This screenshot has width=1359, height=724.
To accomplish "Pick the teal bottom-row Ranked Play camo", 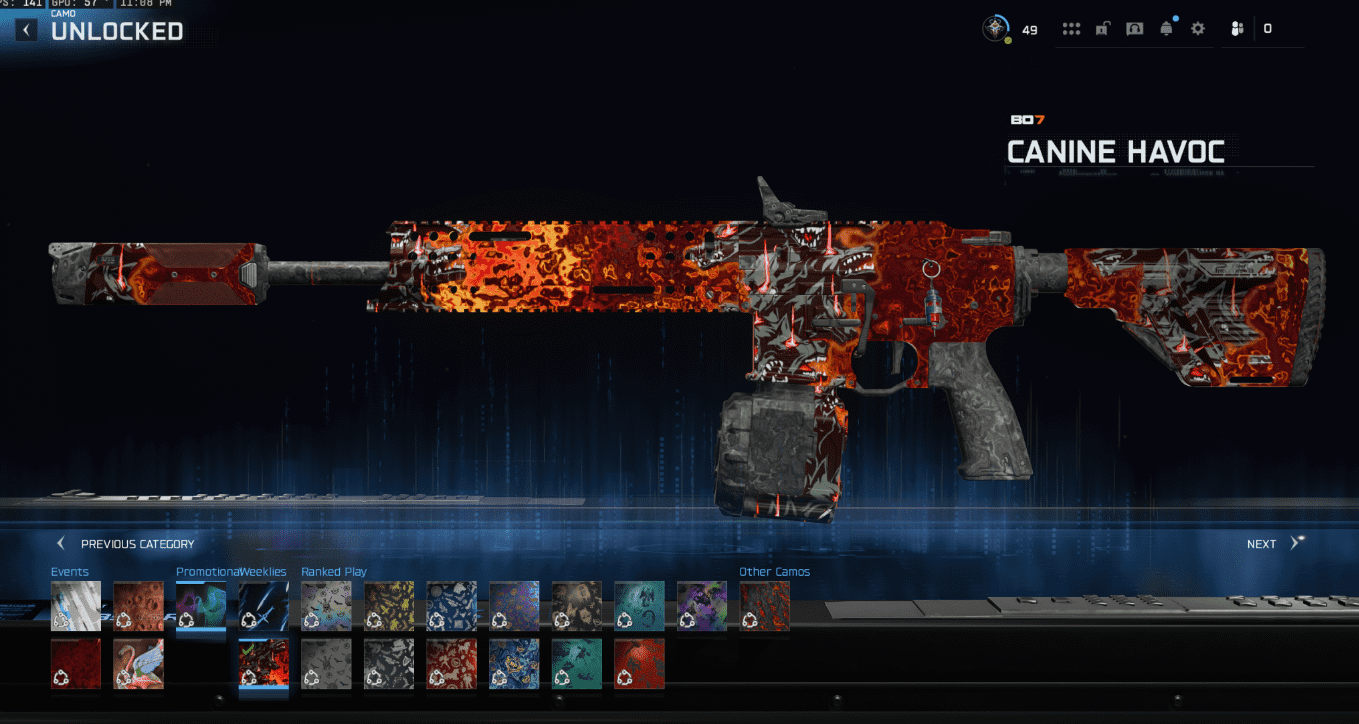I will (577, 664).
